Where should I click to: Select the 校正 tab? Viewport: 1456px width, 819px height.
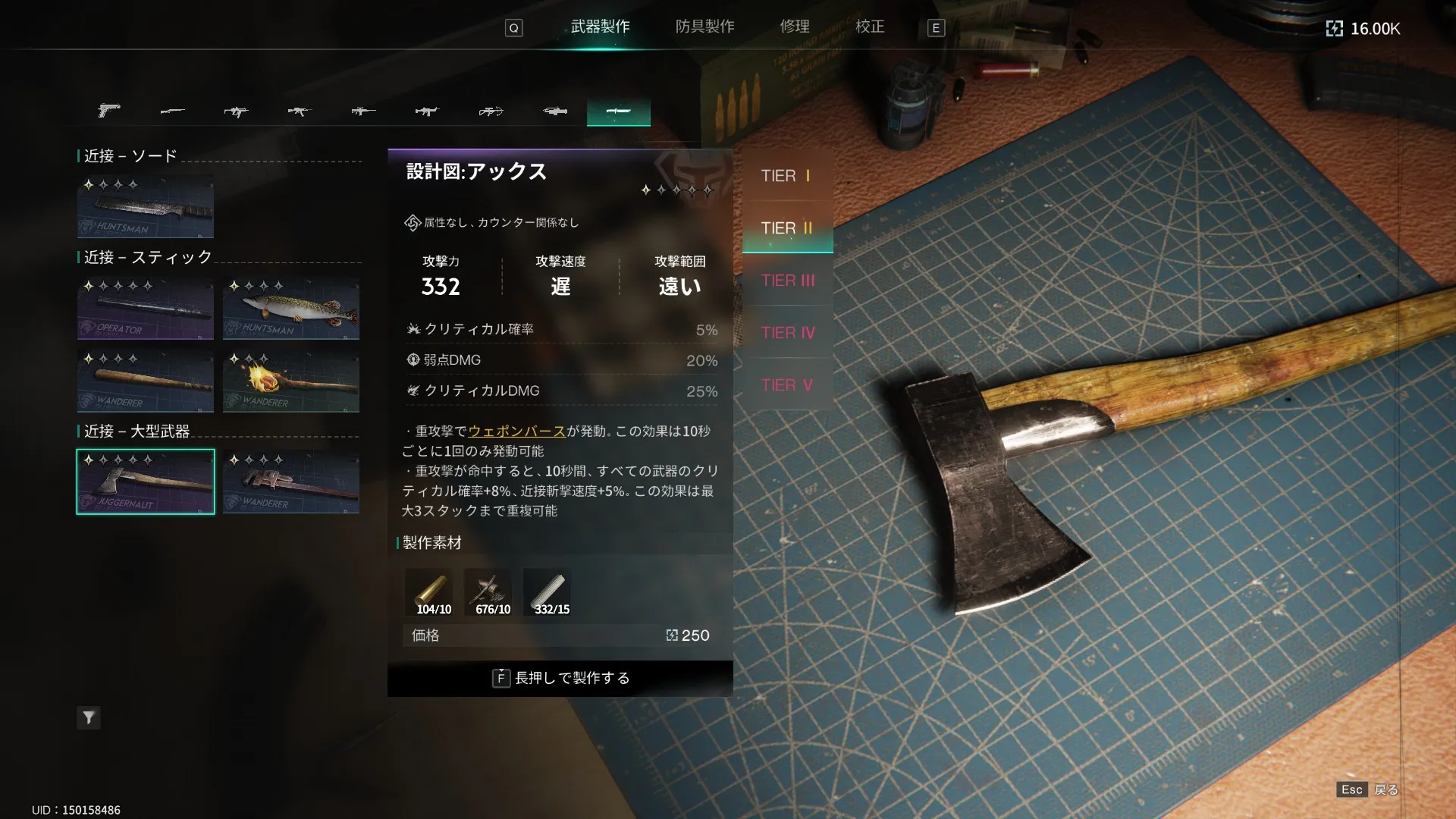pyautogui.click(x=870, y=27)
